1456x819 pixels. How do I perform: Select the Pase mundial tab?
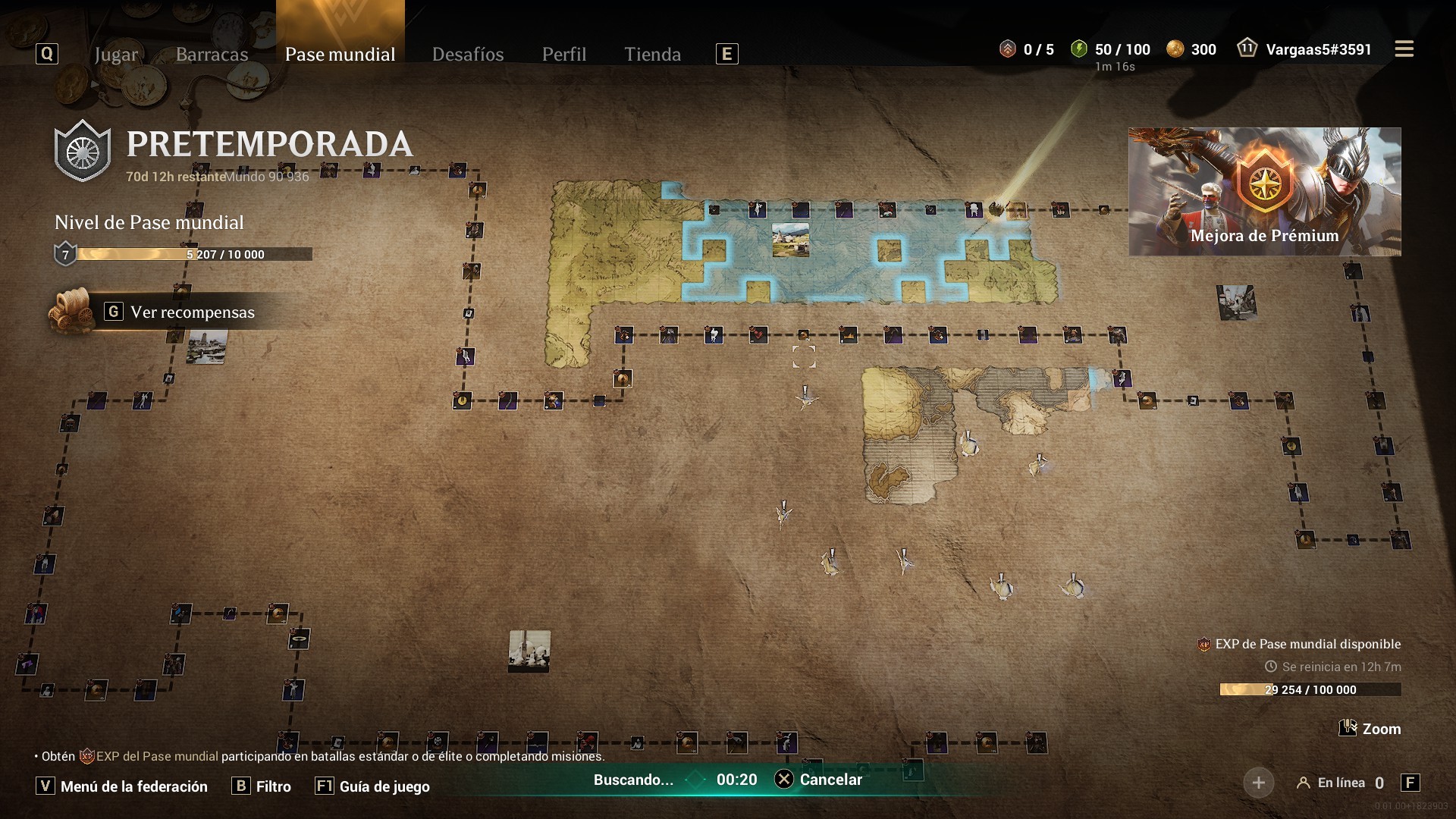point(340,54)
